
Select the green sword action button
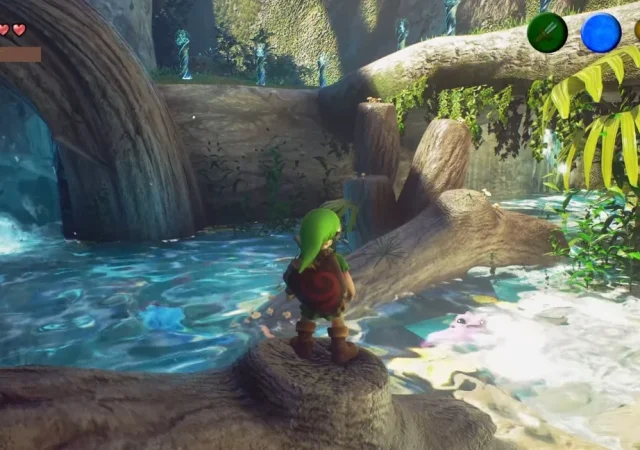coord(547,32)
